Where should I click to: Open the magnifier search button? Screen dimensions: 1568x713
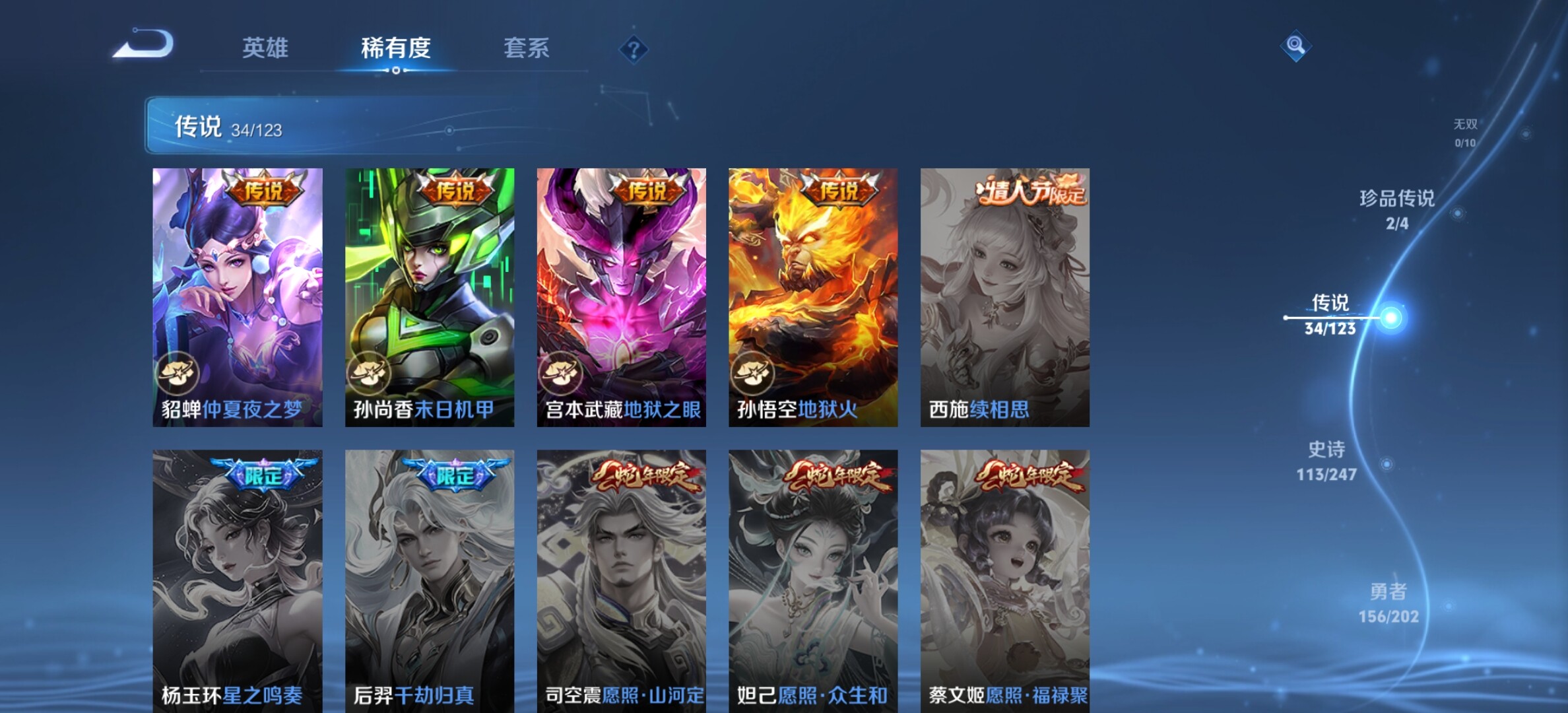point(1295,46)
